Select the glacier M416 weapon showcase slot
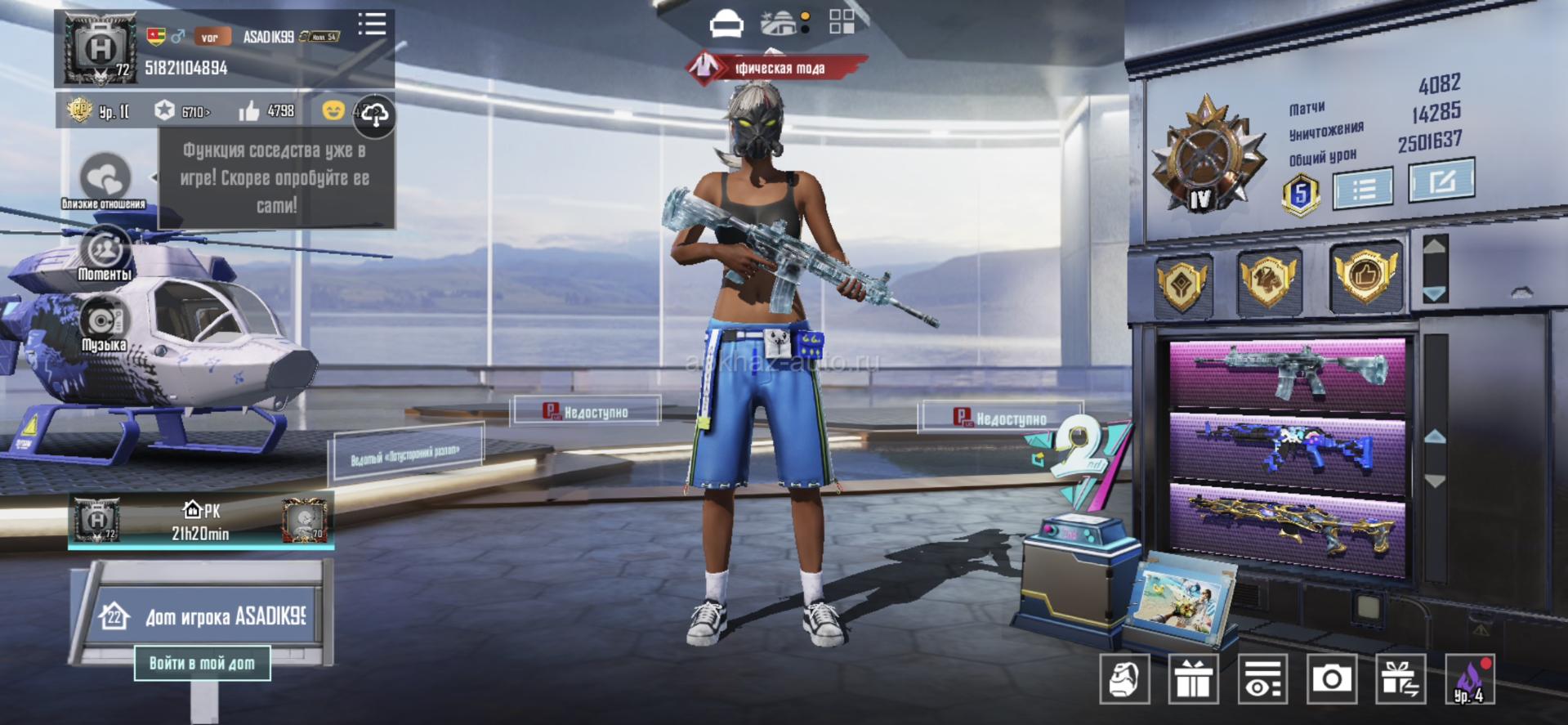The height and width of the screenshot is (725, 1568). [x=1288, y=373]
